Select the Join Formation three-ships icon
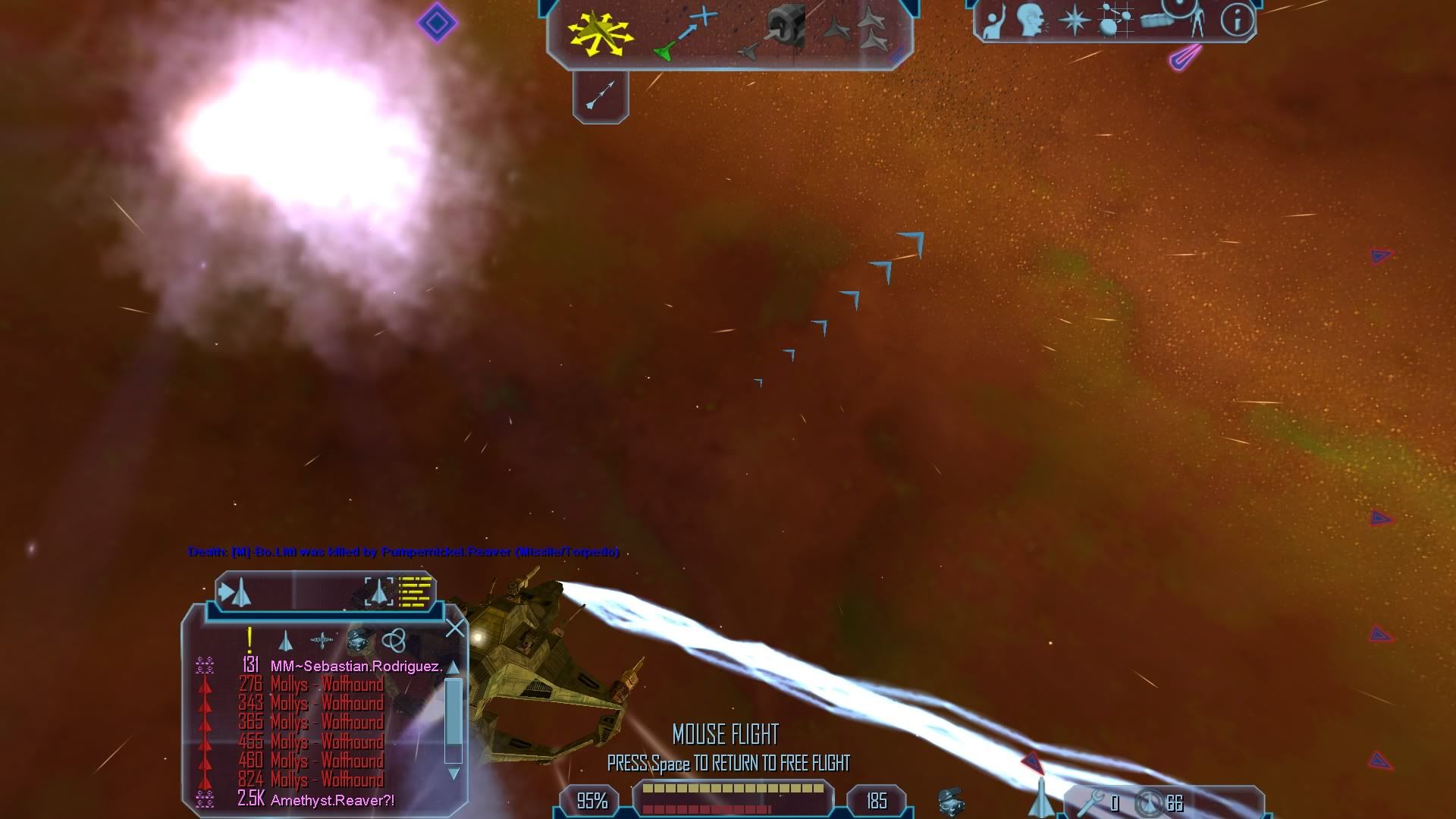 pos(872,29)
